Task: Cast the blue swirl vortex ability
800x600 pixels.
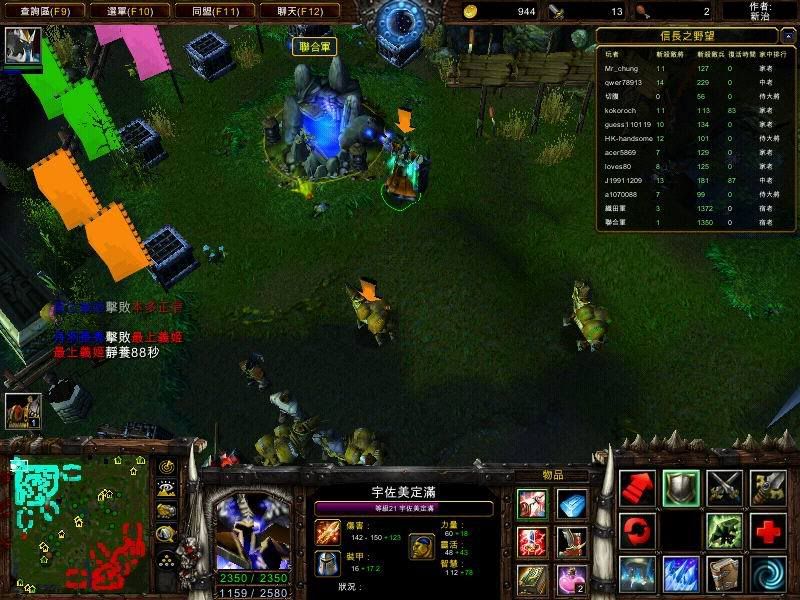Action: (768, 575)
